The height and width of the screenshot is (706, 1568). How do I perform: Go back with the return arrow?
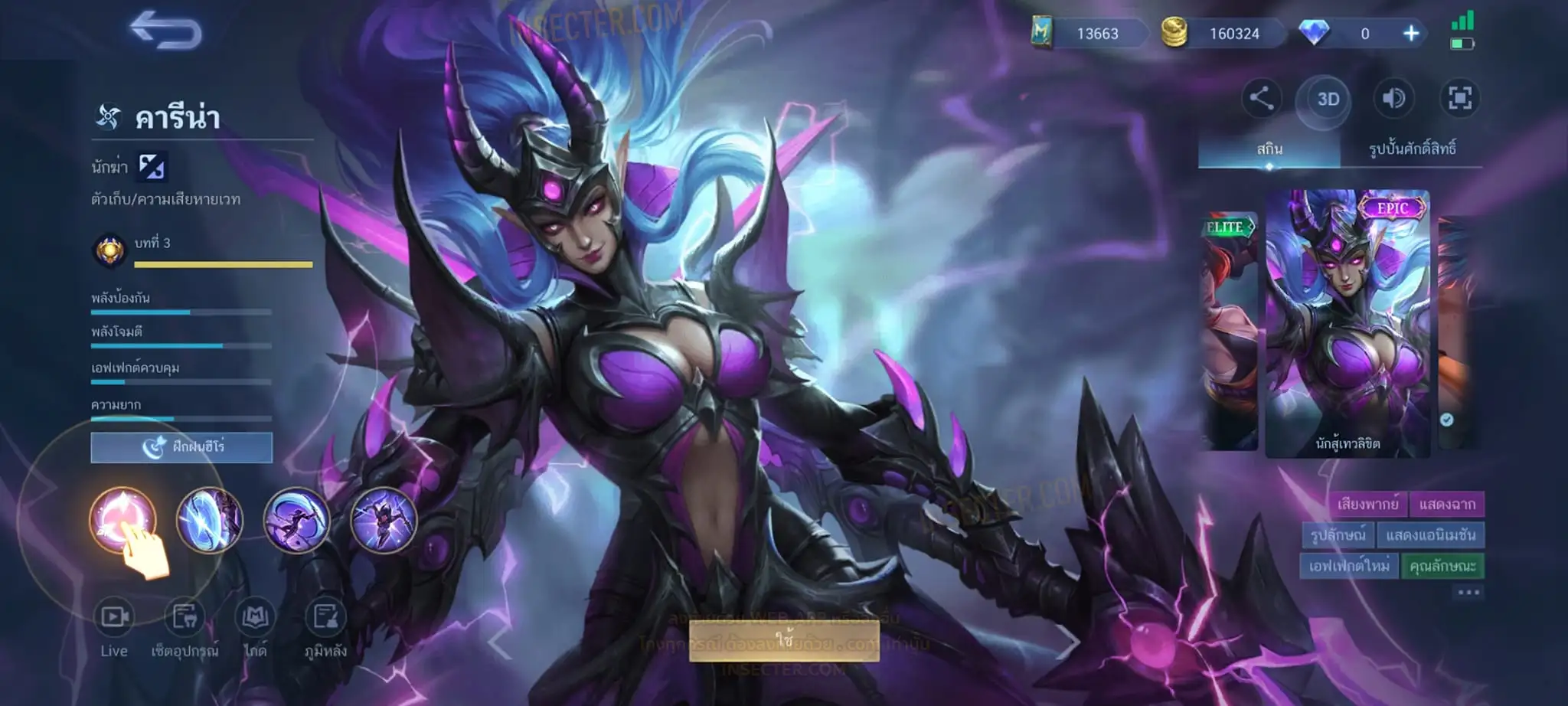pyautogui.click(x=165, y=31)
